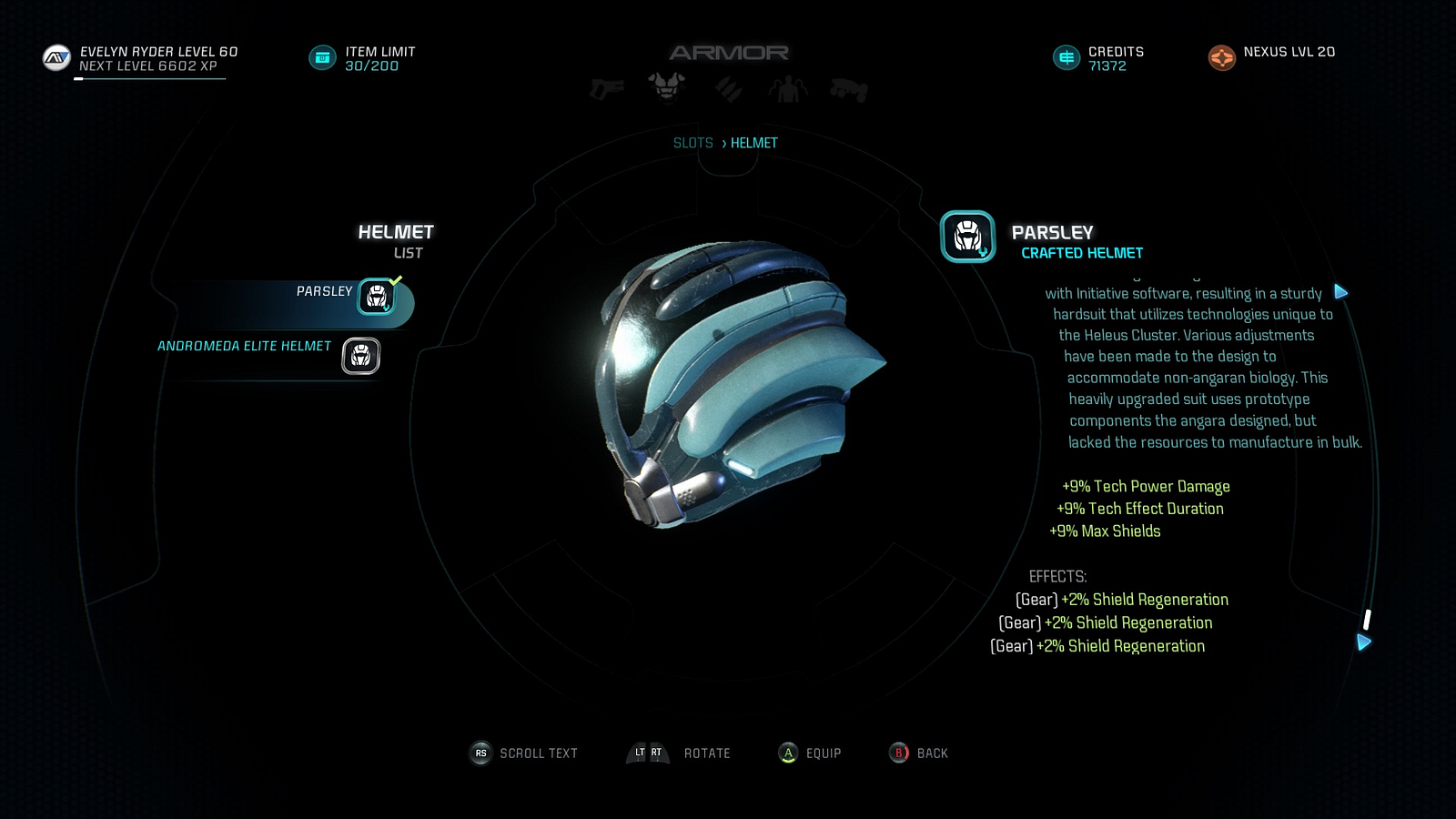Go back to Slots in the breadcrumb
Viewport: 1456px width, 819px height.
[x=693, y=143]
